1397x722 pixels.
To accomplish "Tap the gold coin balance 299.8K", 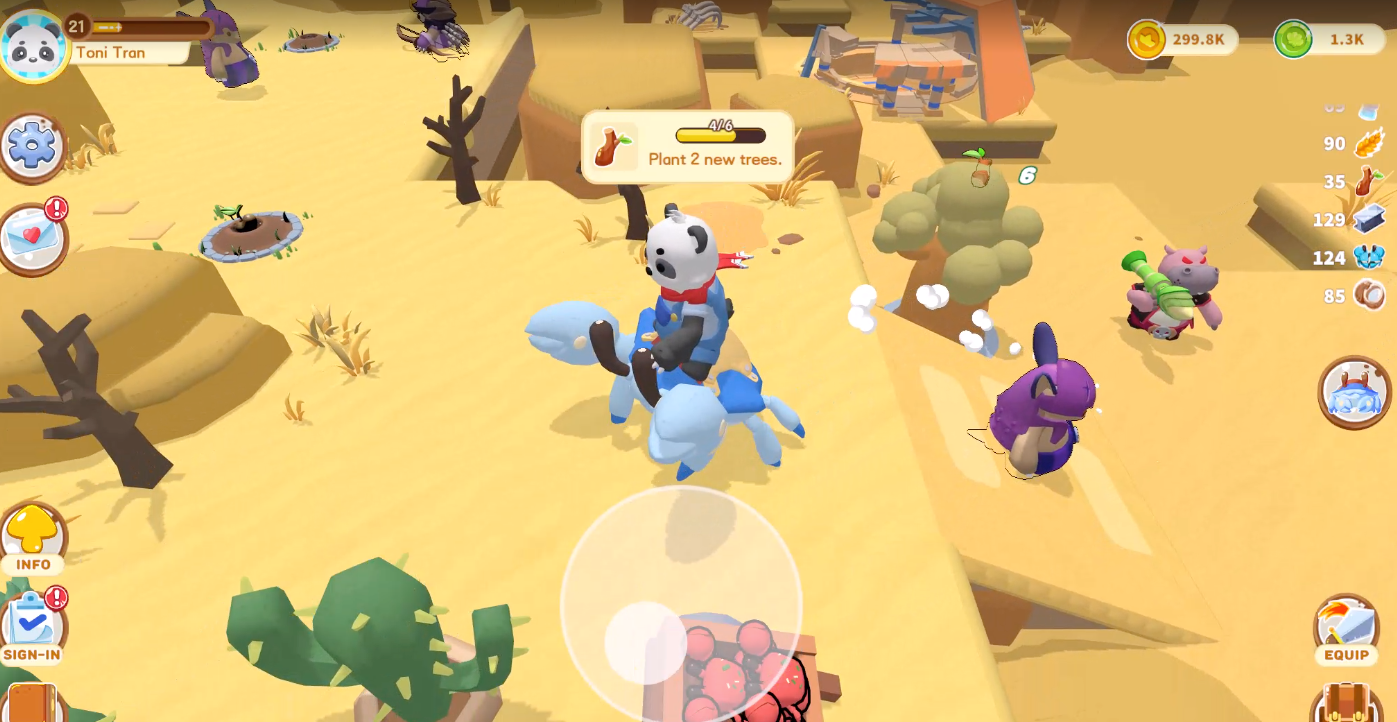I will click(1182, 40).
